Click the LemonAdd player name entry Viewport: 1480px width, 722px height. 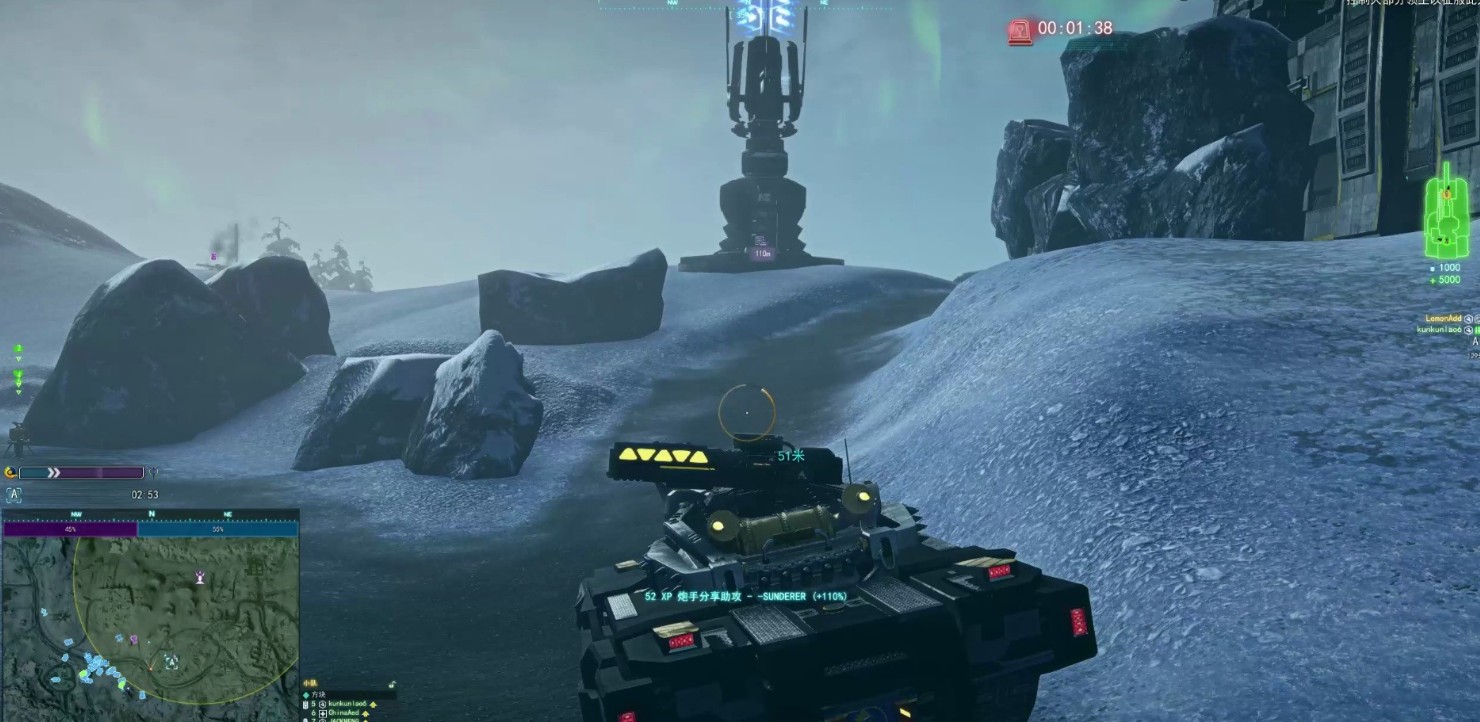pos(1443,318)
